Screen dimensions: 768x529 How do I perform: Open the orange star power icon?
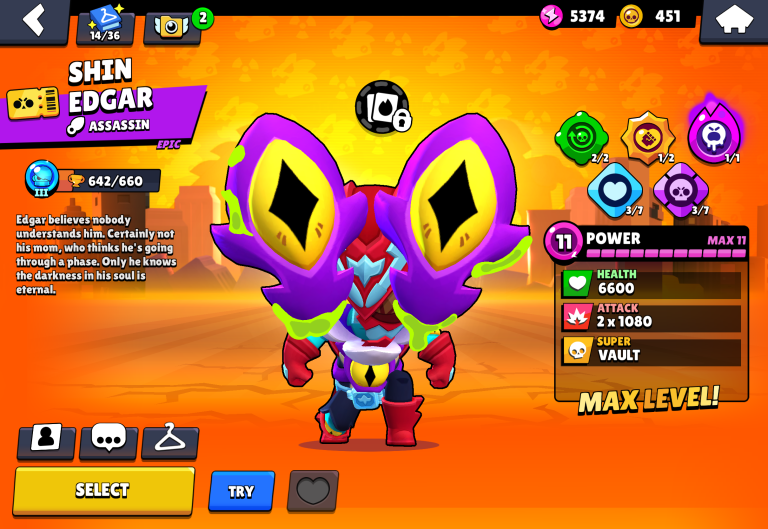click(647, 136)
